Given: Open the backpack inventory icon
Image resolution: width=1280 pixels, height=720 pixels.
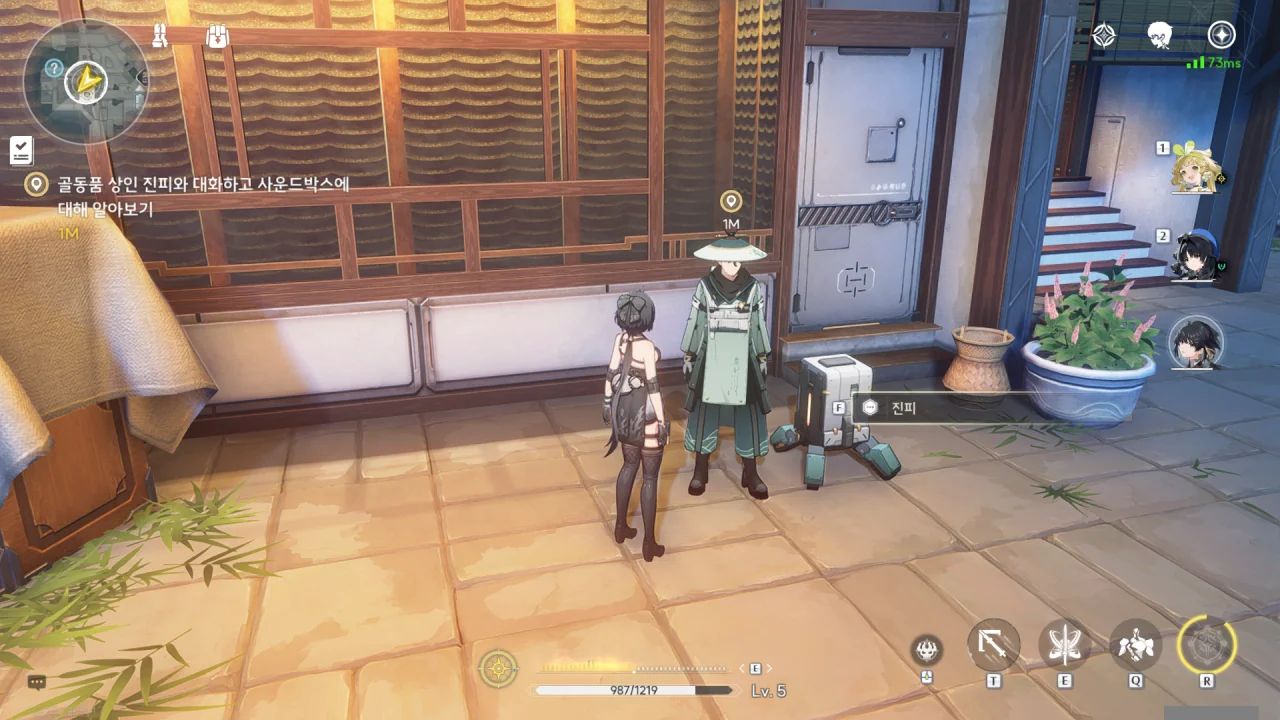Looking at the screenshot, I should (217, 37).
